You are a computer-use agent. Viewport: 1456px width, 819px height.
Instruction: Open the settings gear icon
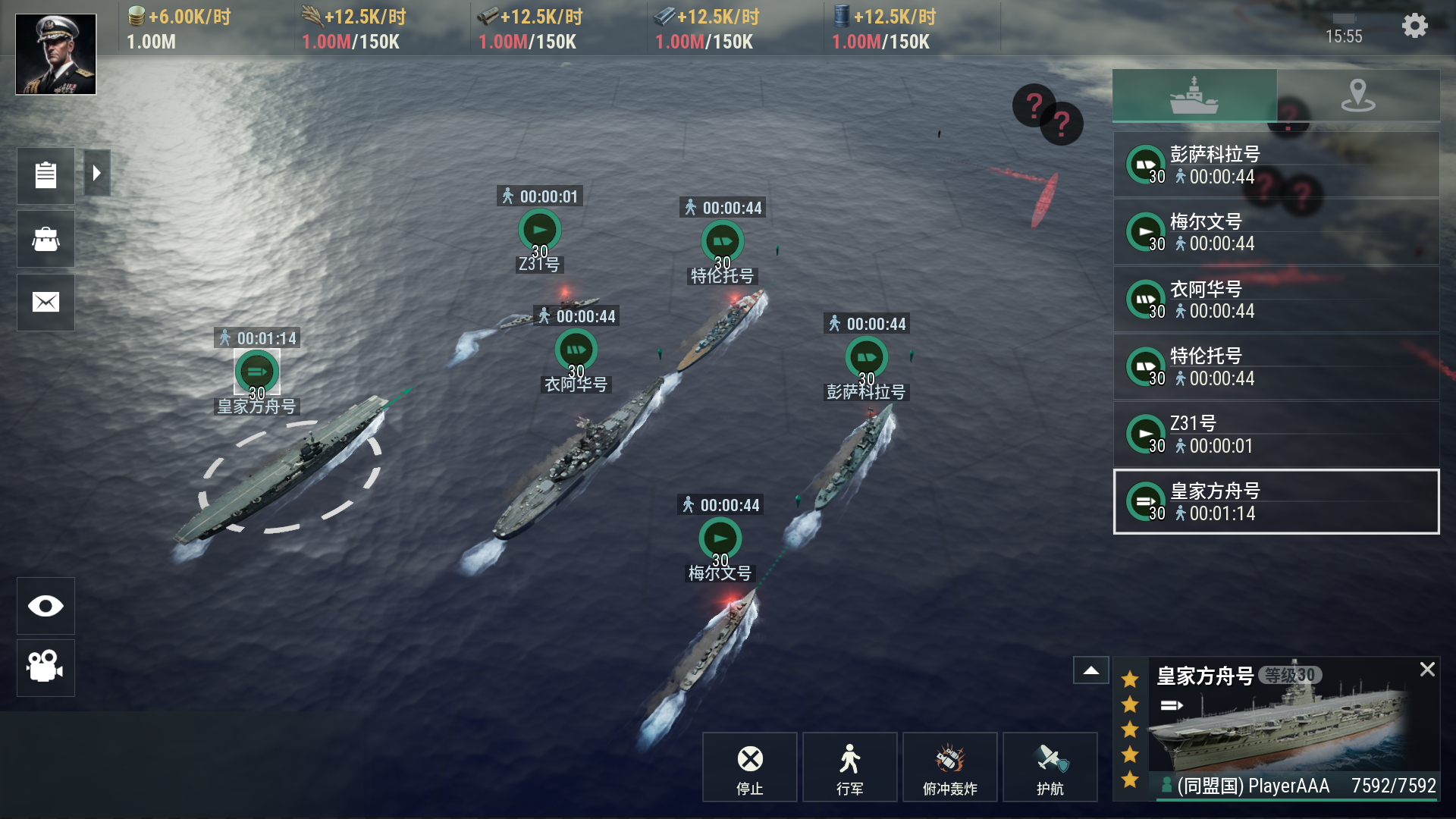click(x=1414, y=27)
